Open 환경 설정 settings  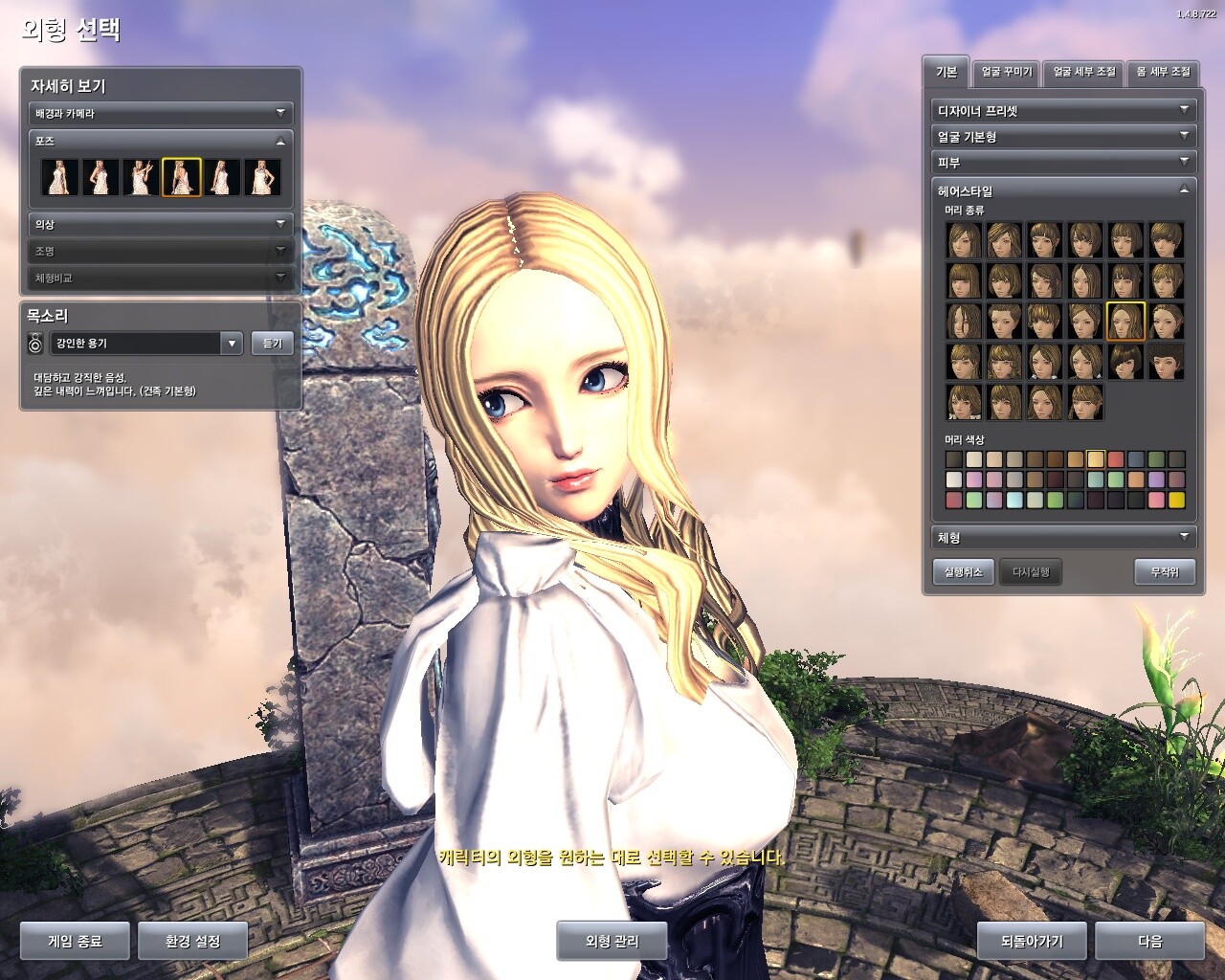point(192,941)
